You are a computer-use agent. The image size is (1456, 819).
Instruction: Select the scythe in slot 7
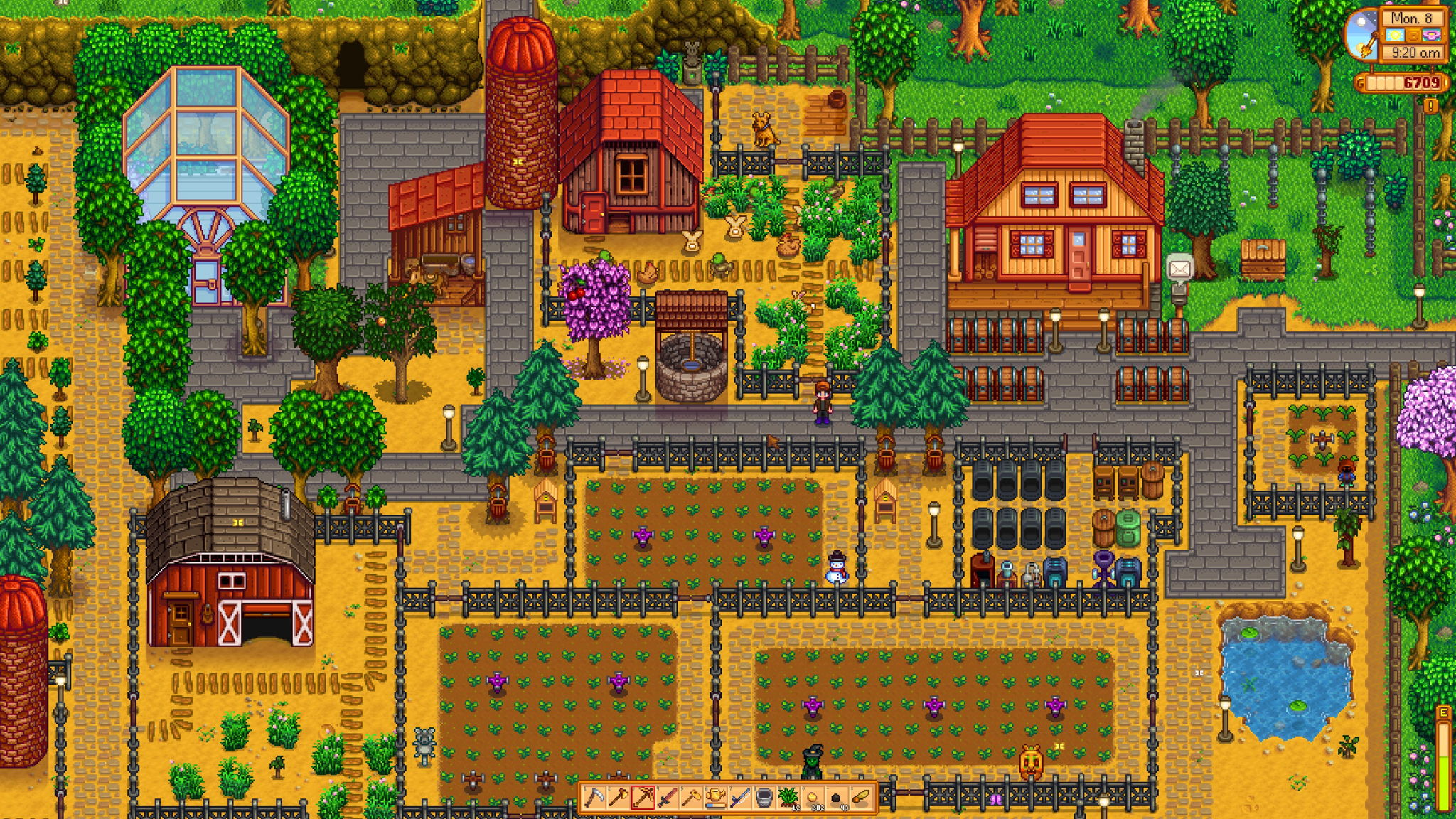coord(741,797)
